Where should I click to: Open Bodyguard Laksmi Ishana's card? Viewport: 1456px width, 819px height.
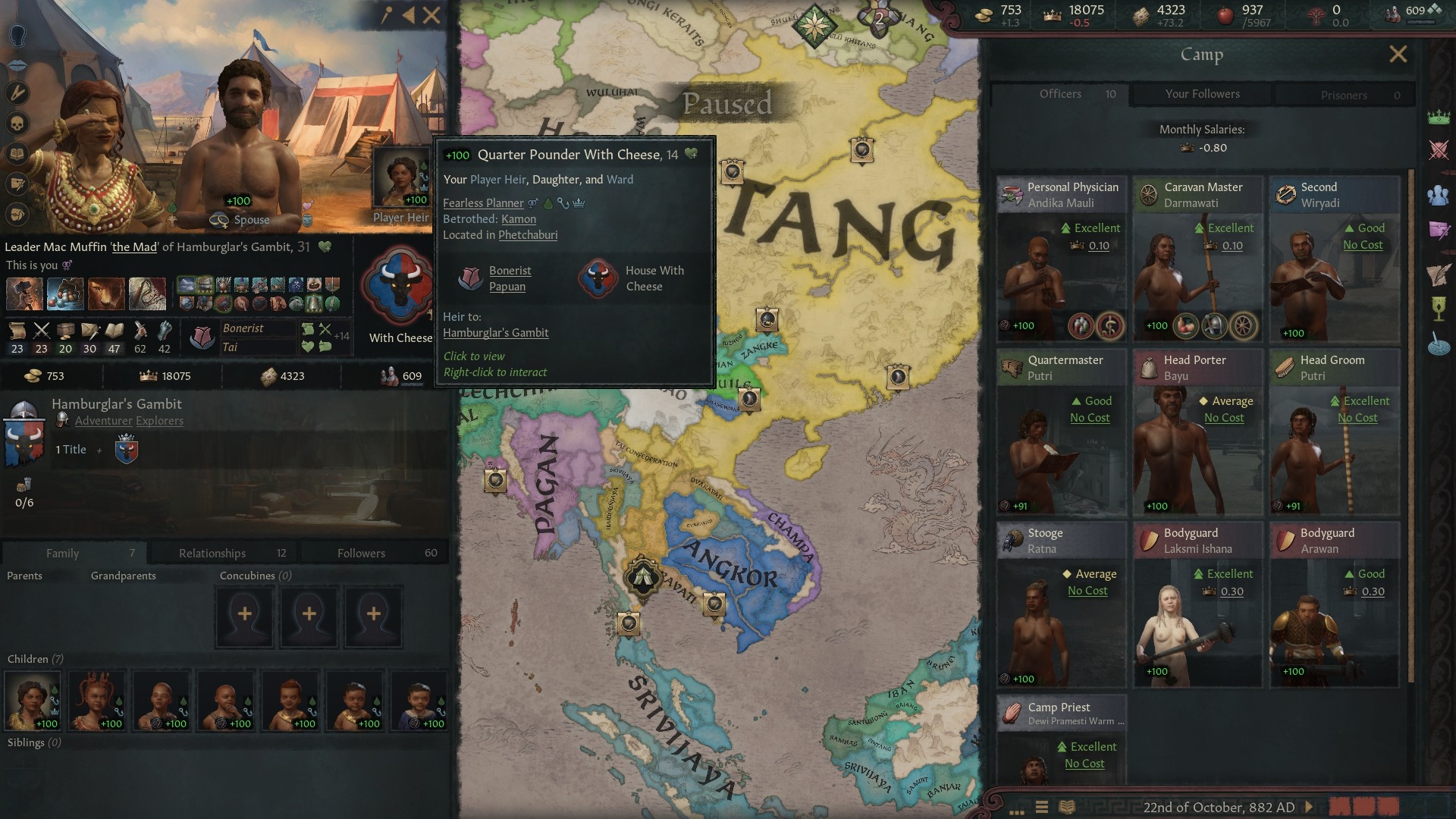click(x=1197, y=604)
